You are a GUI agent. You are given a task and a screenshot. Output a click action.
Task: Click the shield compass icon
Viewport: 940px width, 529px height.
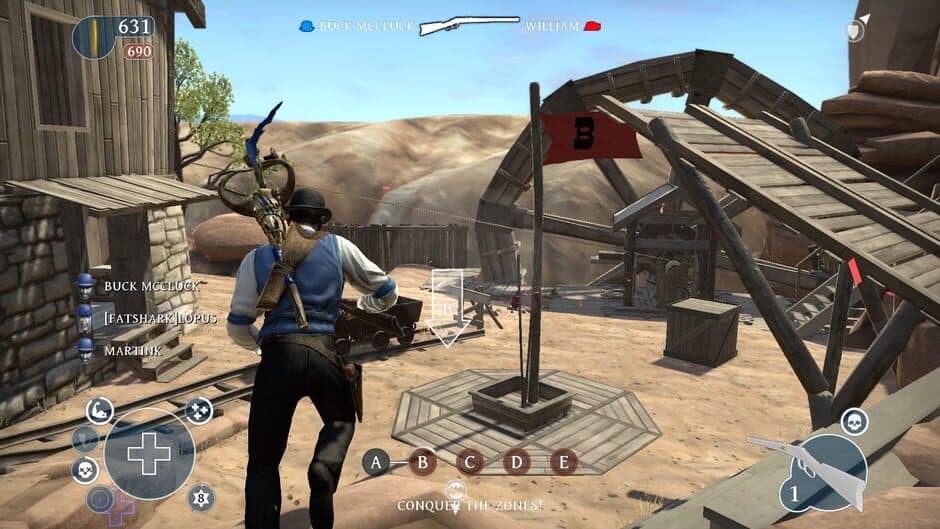coord(852,31)
